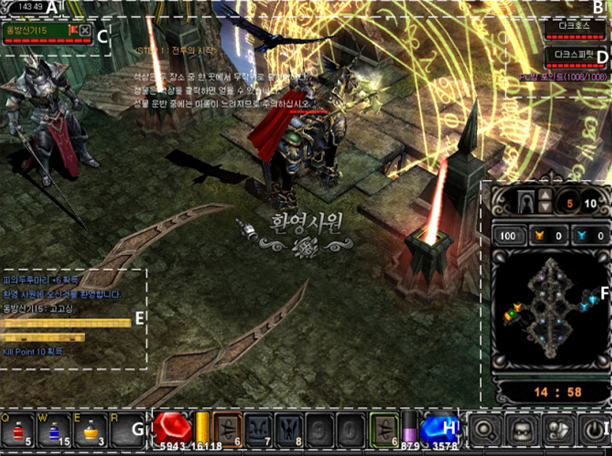Screen dimensions: 612x456
Task: Use the red health potion in the Q slot
Action: [x=17, y=432]
